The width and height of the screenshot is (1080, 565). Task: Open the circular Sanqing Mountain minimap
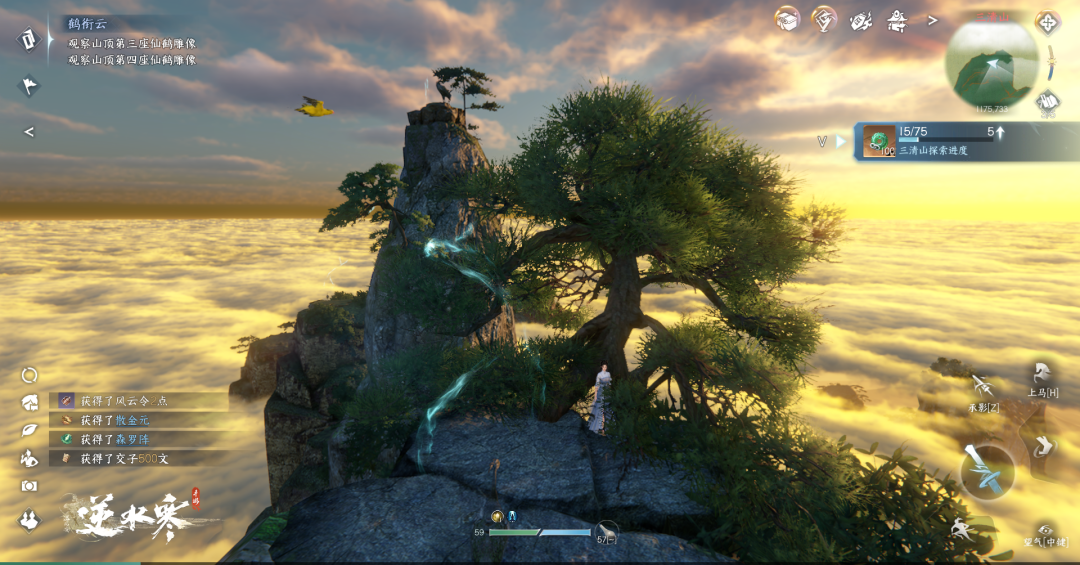tap(991, 65)
